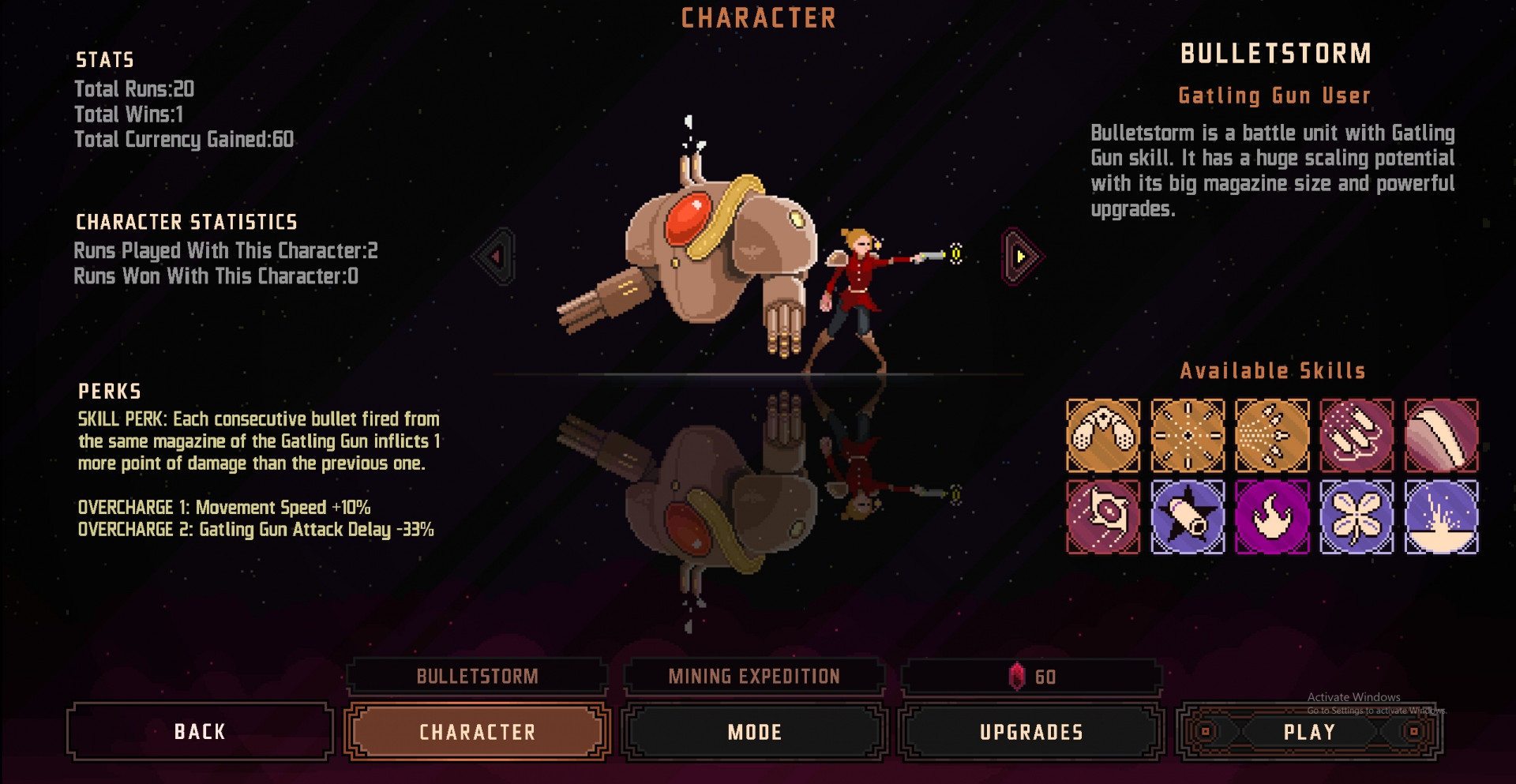This screenshot has width=1516, height=784.
Task: Select the previous character with left arrow
Action: point(496,257)
